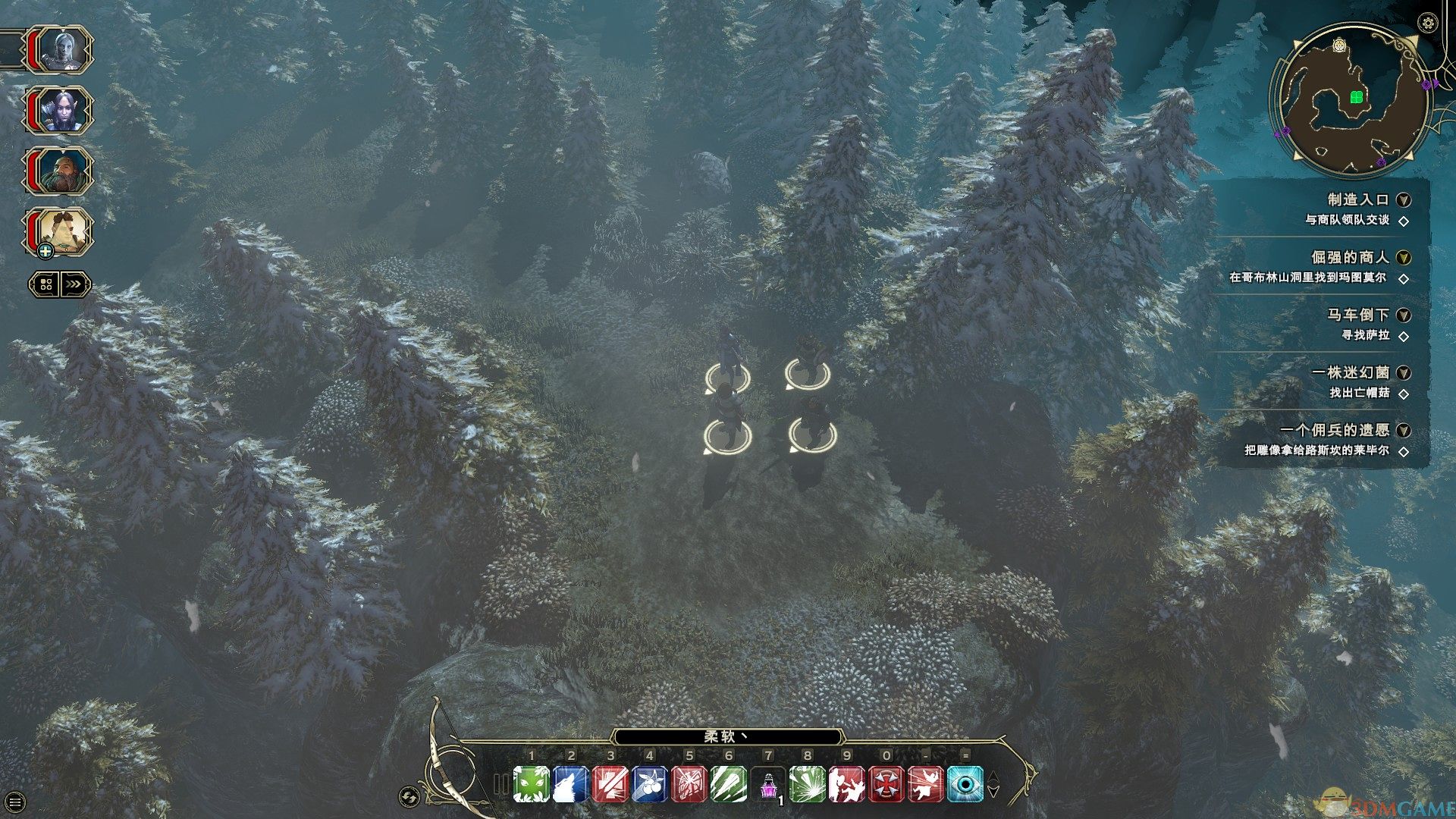Image resolution: width=1456 pixels, height=819 pixels.
Task: Select the 马车倒下 quest title
Action: 1357,315
